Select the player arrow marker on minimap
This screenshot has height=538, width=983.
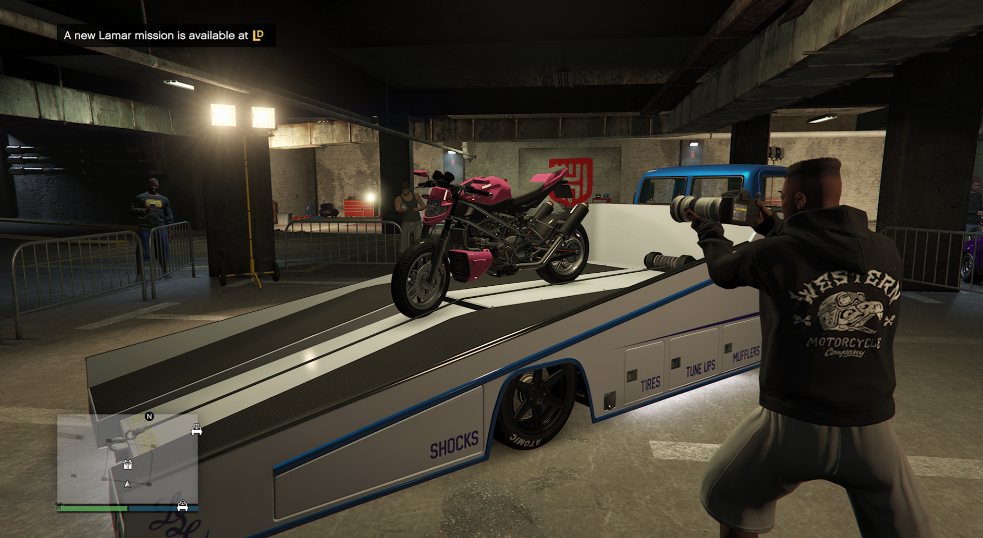[127, 484]
